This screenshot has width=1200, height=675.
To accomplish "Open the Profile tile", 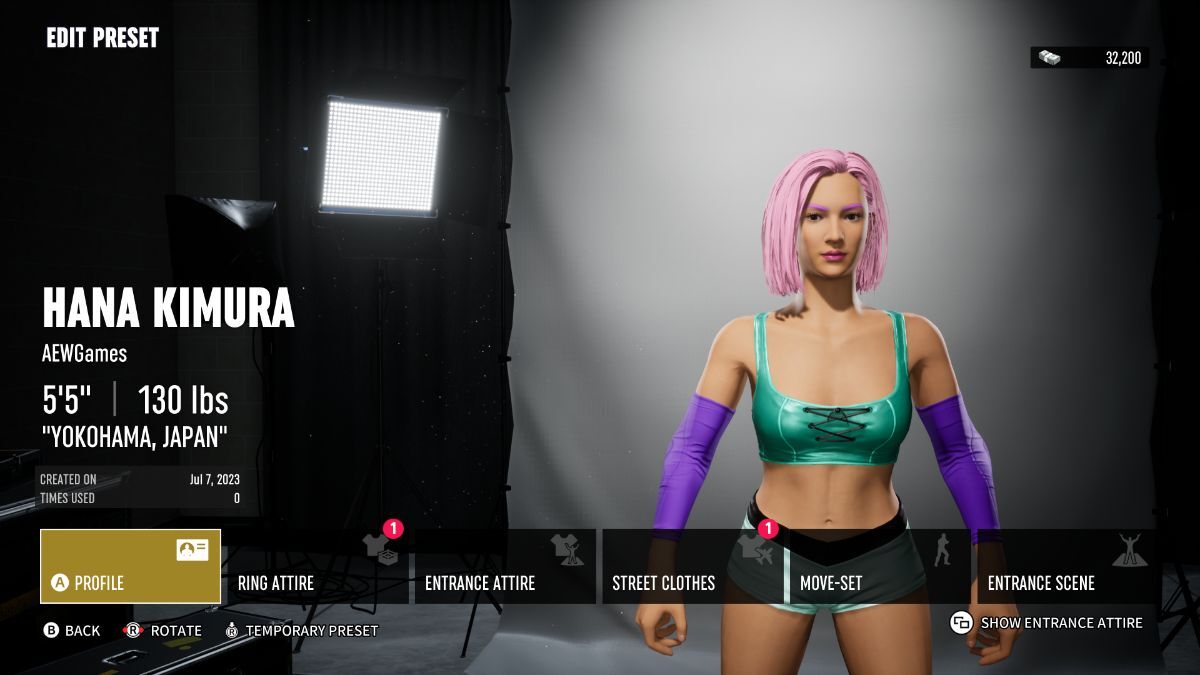I will [130, 567].
